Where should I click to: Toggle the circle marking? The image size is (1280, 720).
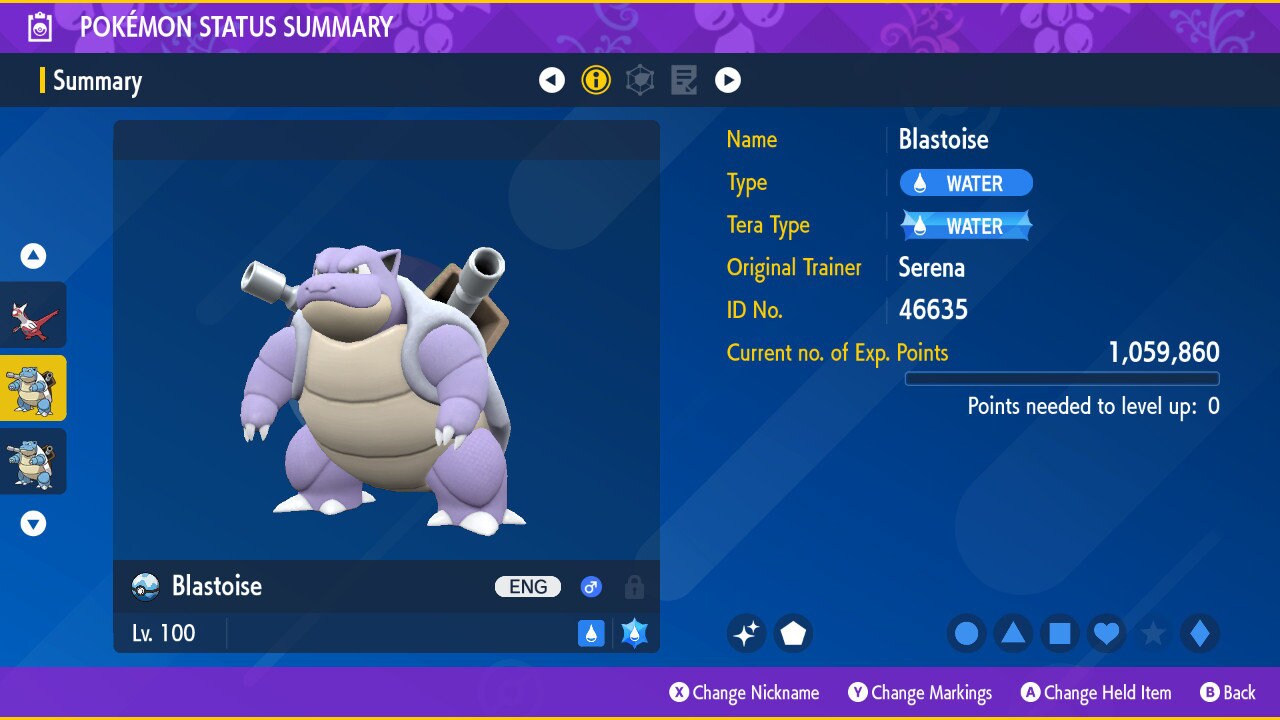pos(967,633)
